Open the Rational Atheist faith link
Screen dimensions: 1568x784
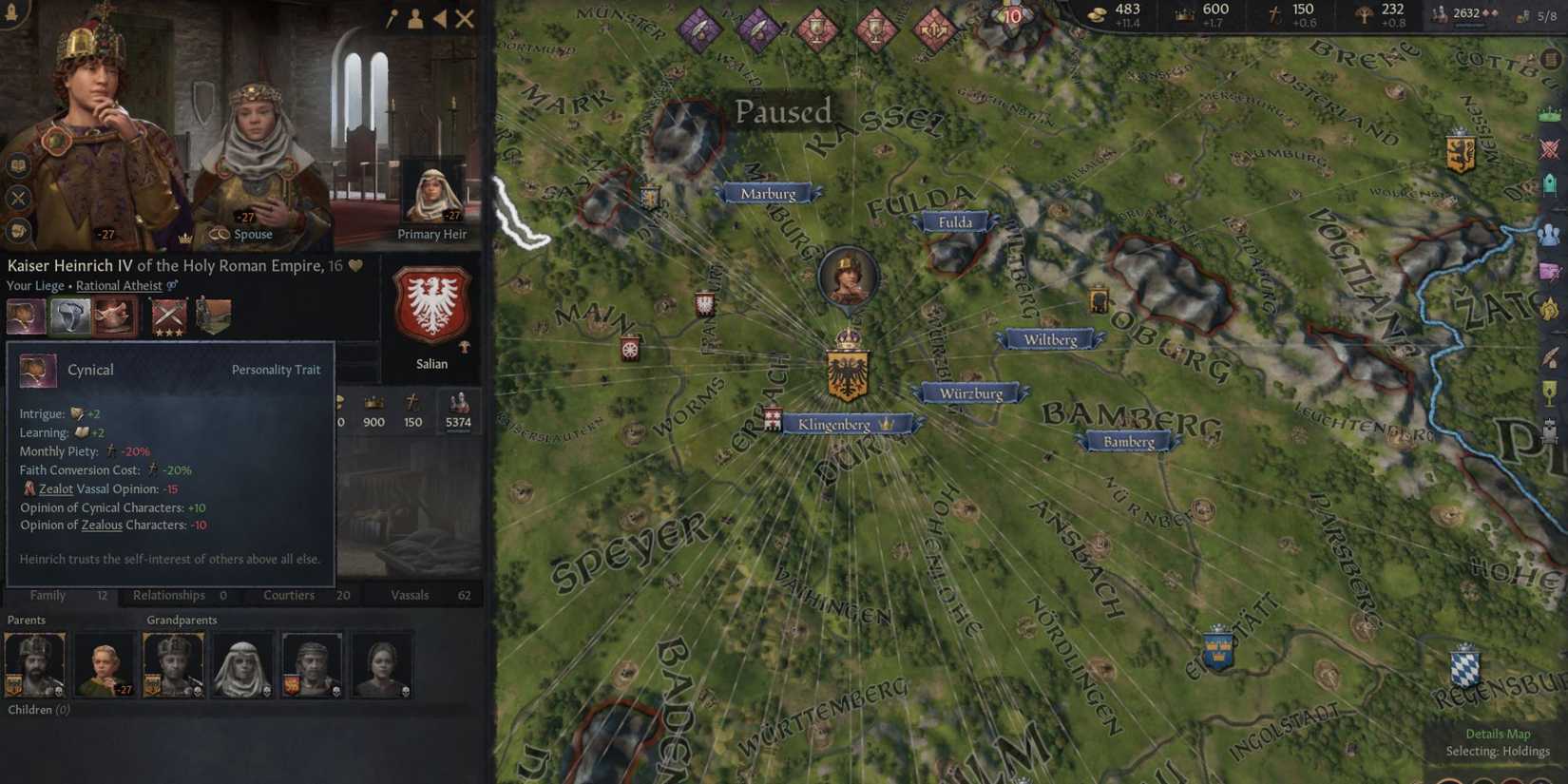coord(120,285)
